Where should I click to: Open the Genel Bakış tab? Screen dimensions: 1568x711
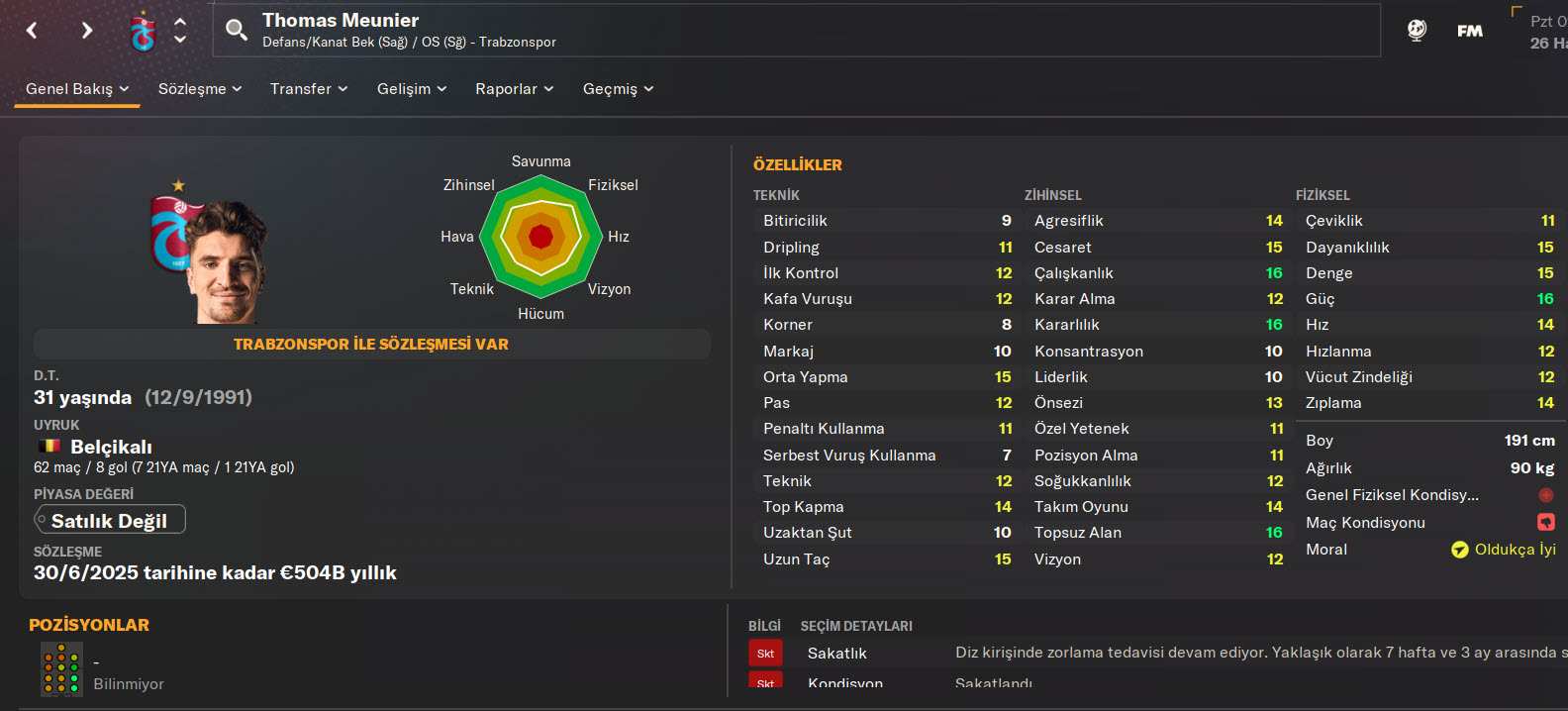(x=76, y=89)
